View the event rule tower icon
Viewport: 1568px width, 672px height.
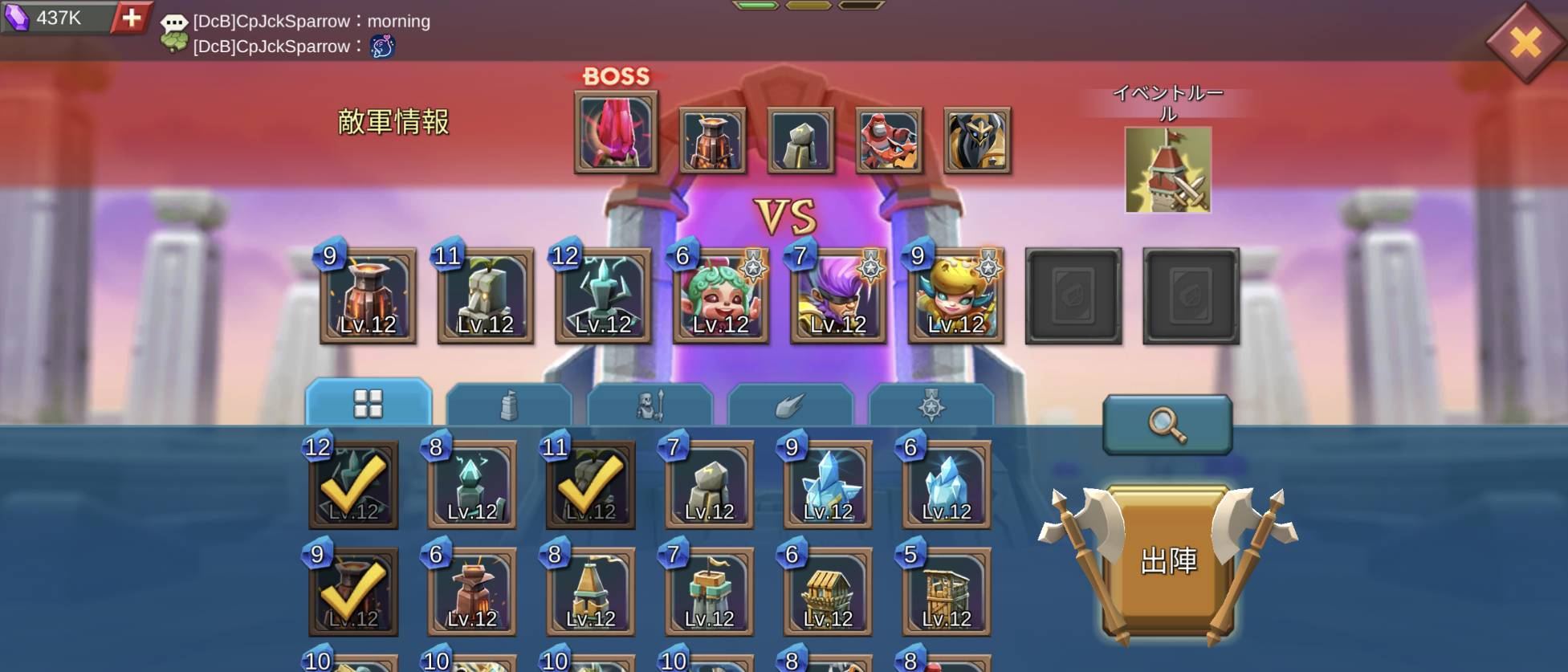1167,169
